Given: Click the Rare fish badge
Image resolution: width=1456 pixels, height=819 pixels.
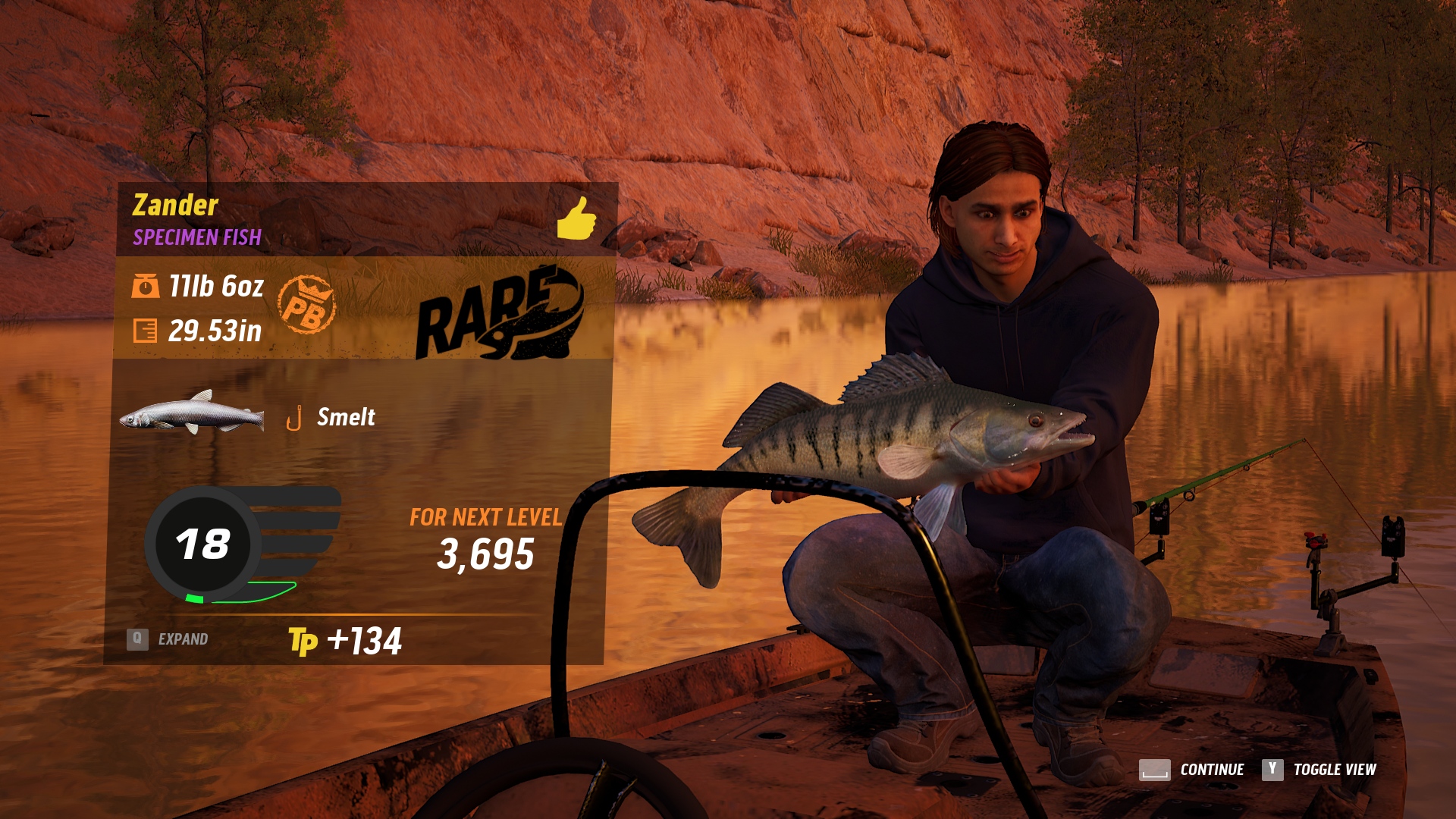Looking at the screenshot, I should click(x=500, y=313).
